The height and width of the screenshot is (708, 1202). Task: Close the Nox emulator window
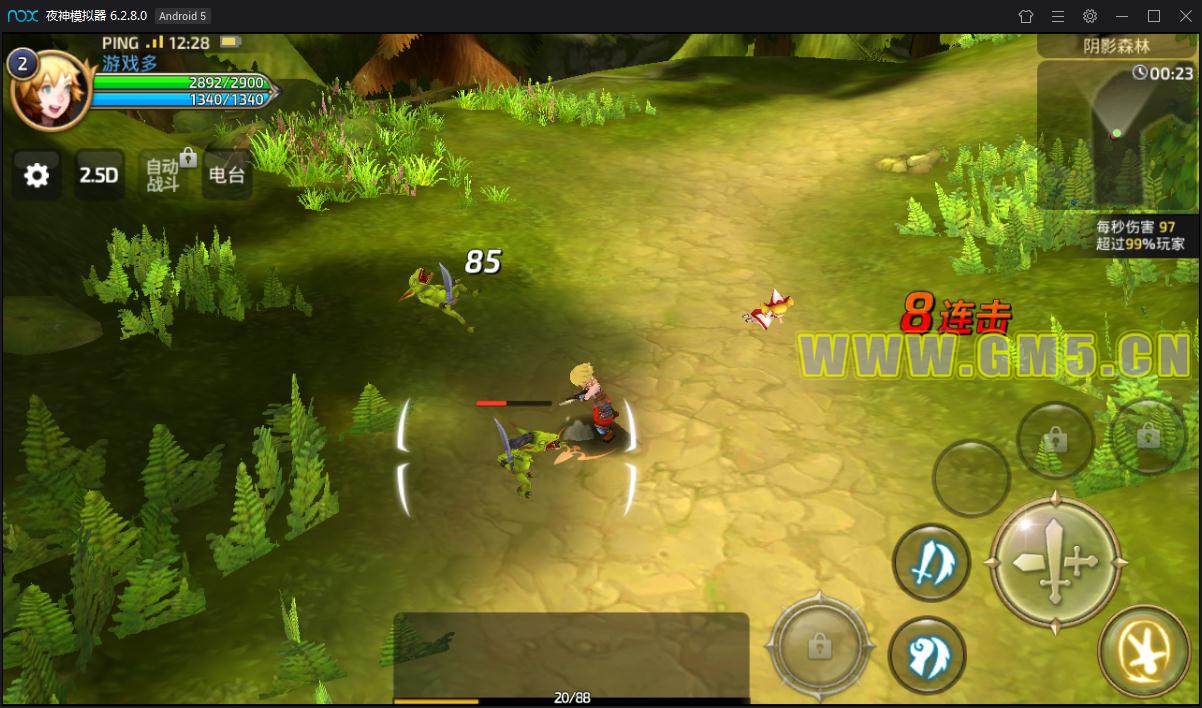tap(1184, 16)
